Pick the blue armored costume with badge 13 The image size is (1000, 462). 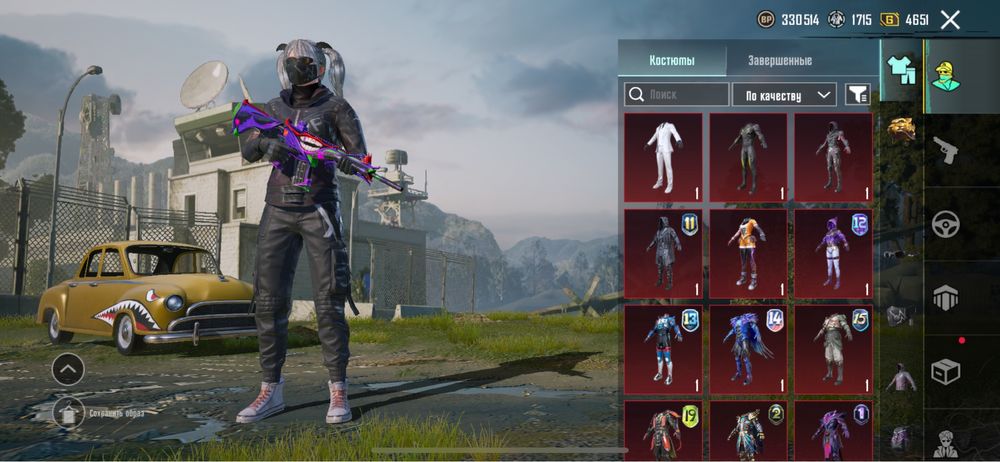(663, 349)
